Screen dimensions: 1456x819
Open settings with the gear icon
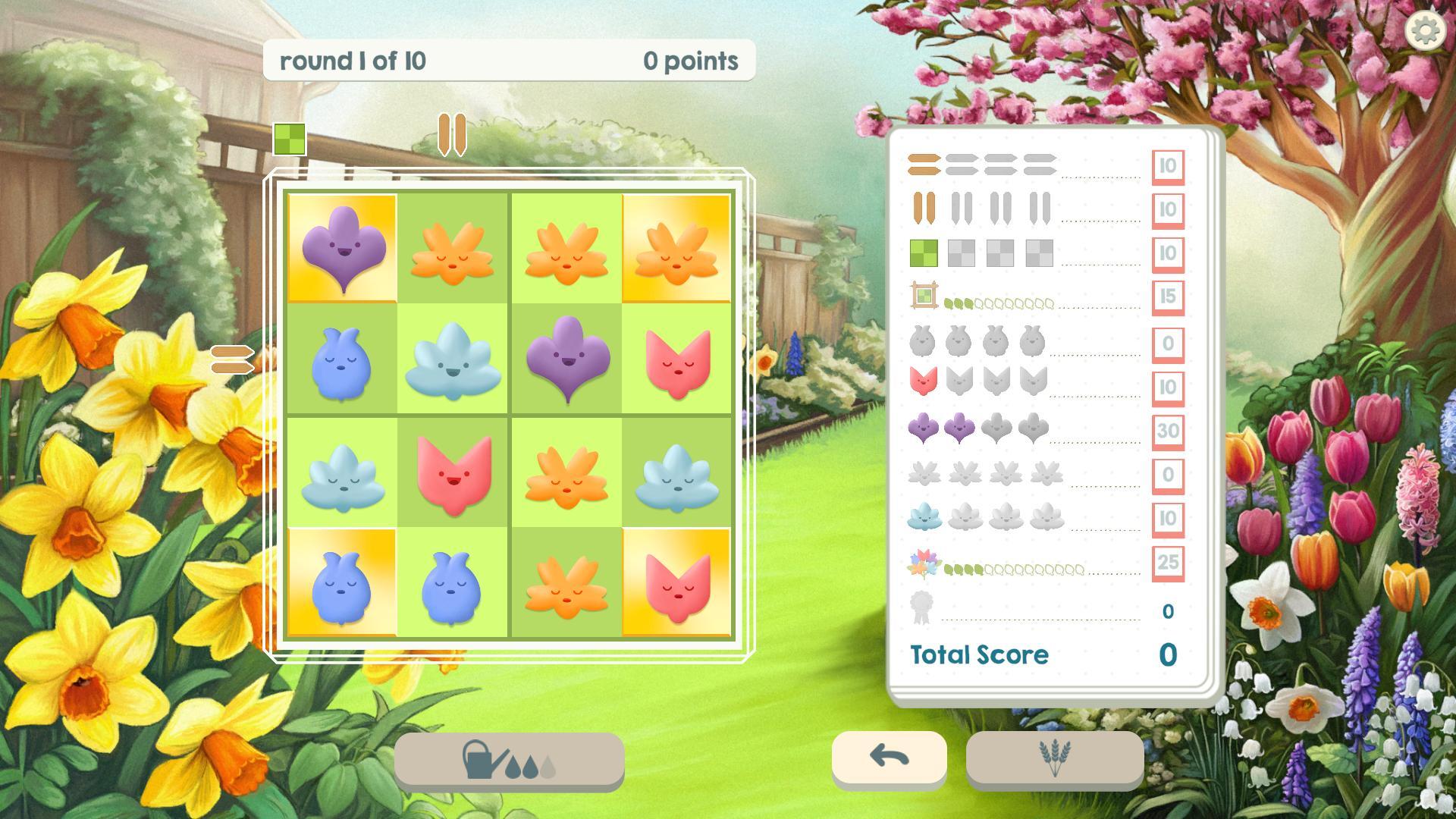[x=1426, y=31]
